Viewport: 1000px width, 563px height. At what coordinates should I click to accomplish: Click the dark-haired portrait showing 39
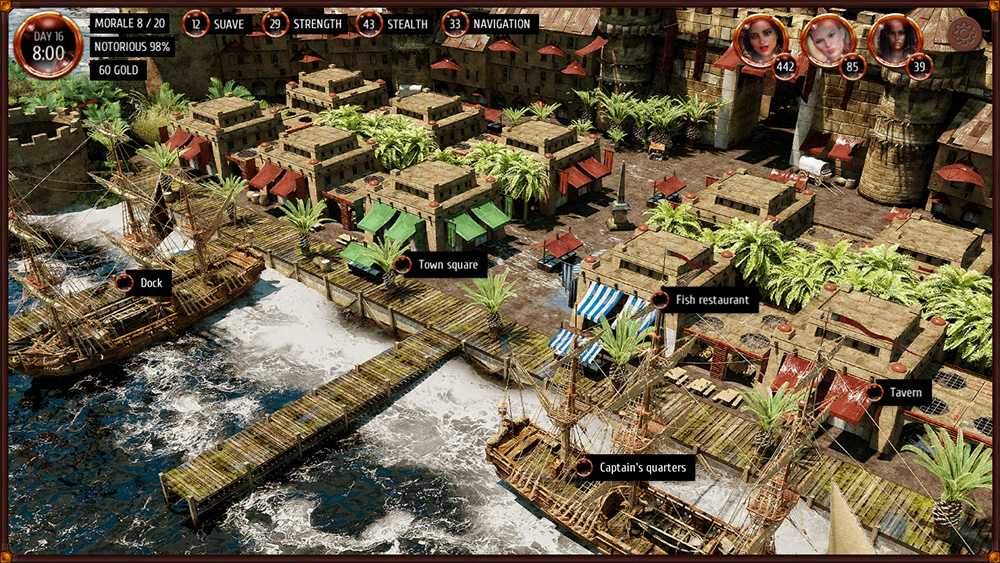click(894, 41)
